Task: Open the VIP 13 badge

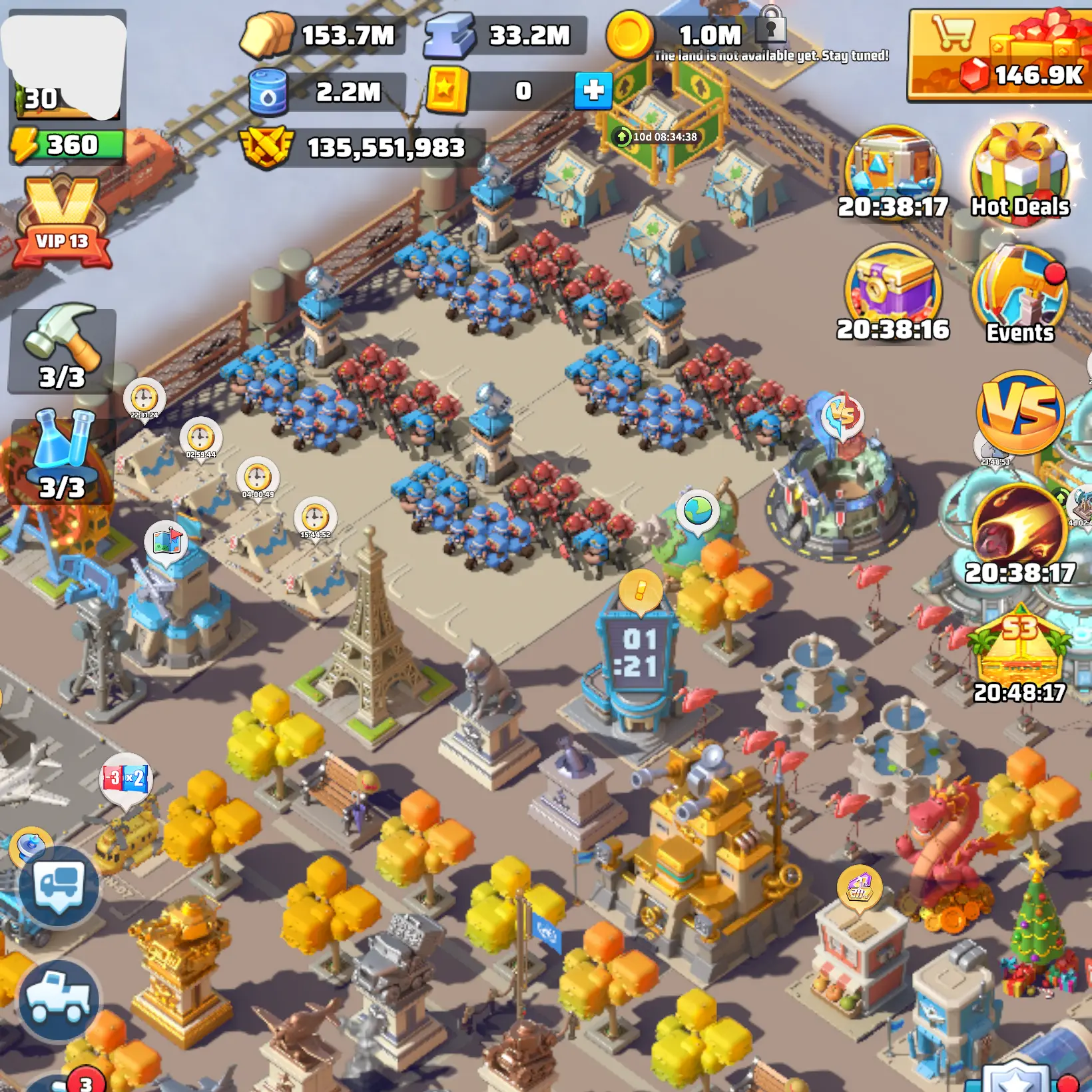Action: [x=62, y=223]
